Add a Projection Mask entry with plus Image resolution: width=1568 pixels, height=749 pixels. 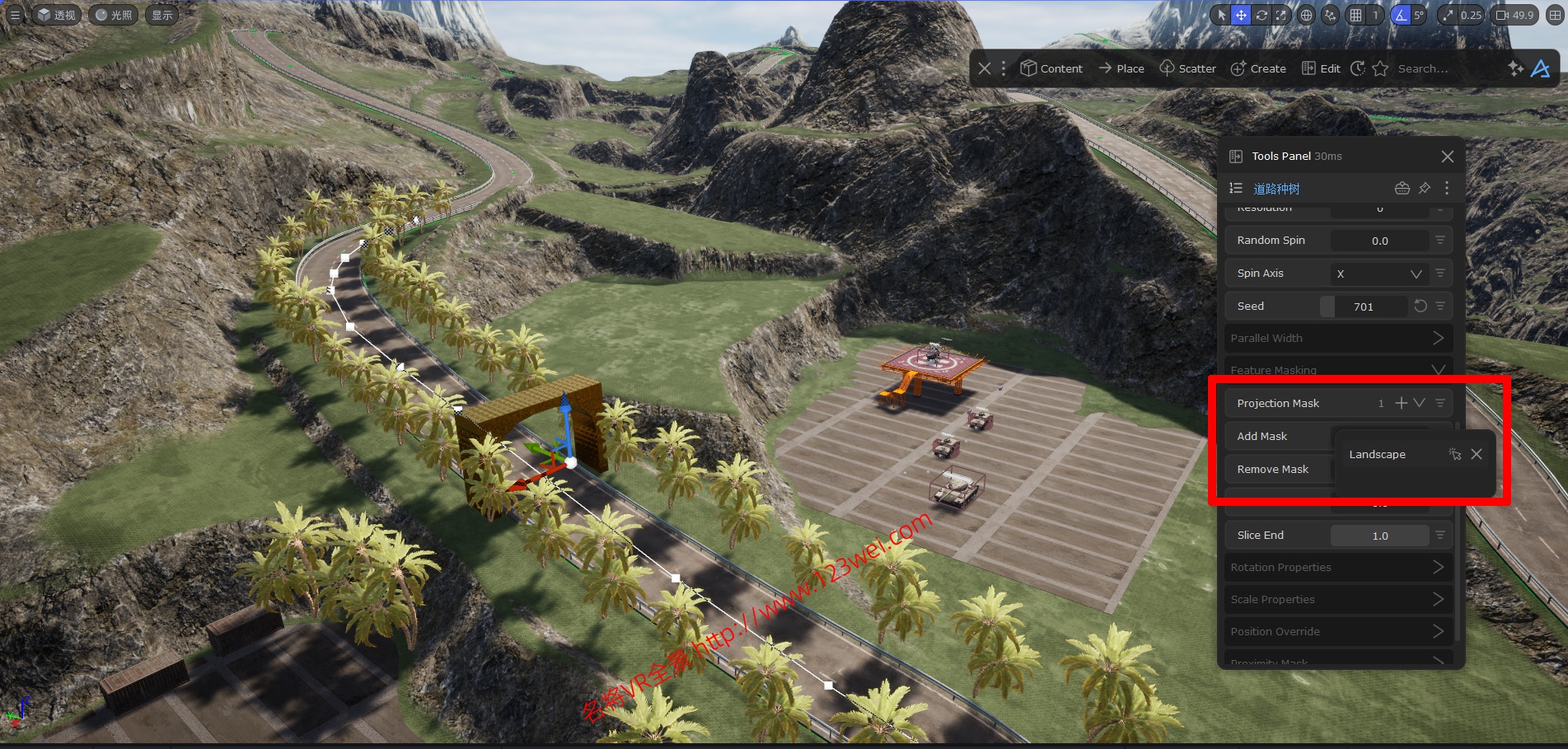tap(1401, 403)
